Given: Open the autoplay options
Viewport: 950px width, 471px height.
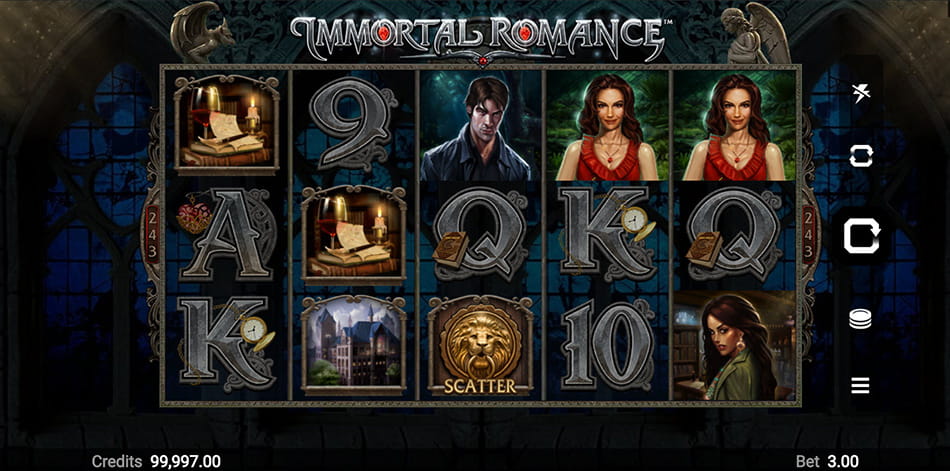Looking at the screenshot, I should 860,155.
